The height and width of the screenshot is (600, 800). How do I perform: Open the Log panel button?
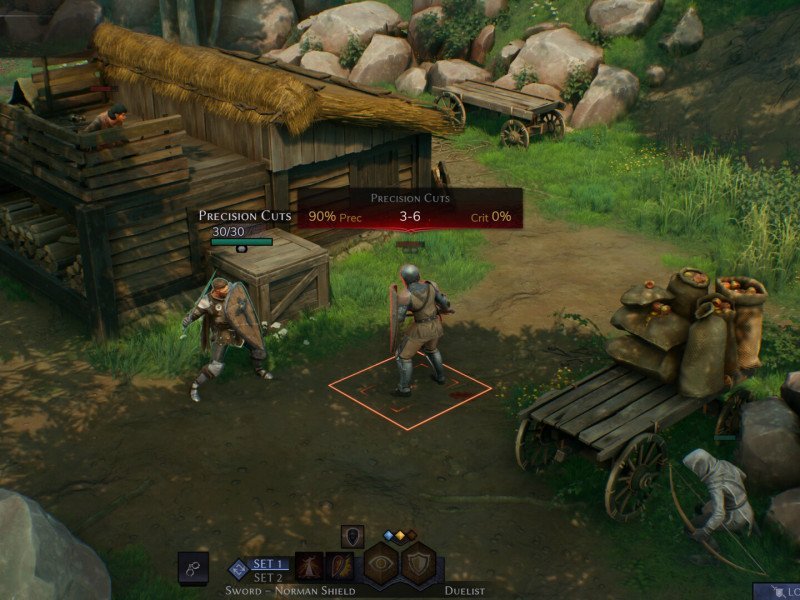point(785,592)
